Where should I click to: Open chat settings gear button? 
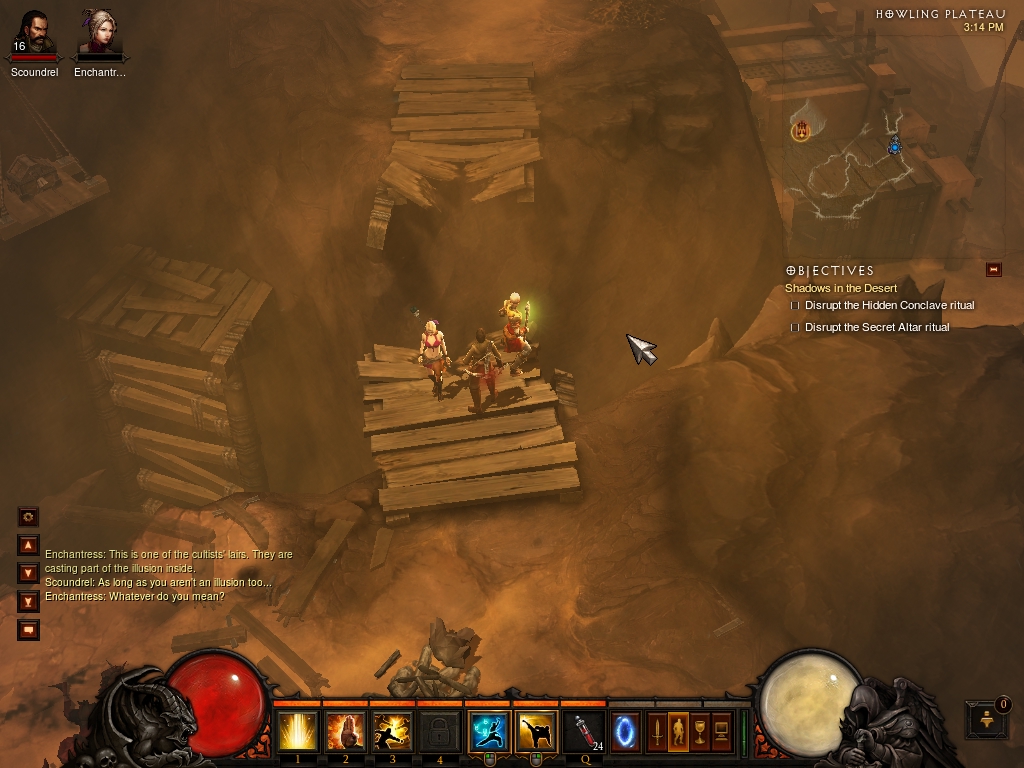(28, 517)
